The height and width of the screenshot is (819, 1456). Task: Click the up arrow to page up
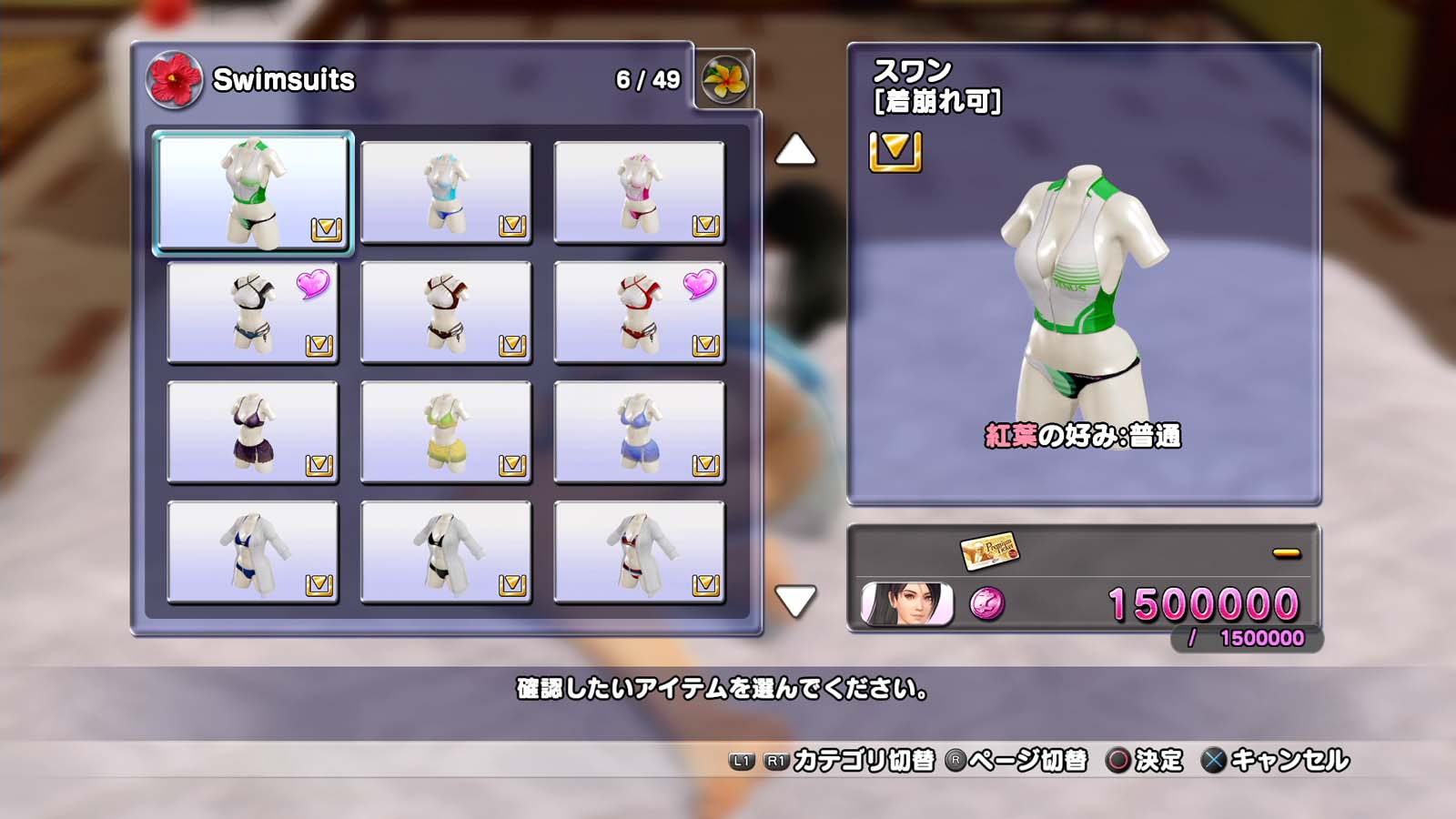coord(794,150)
